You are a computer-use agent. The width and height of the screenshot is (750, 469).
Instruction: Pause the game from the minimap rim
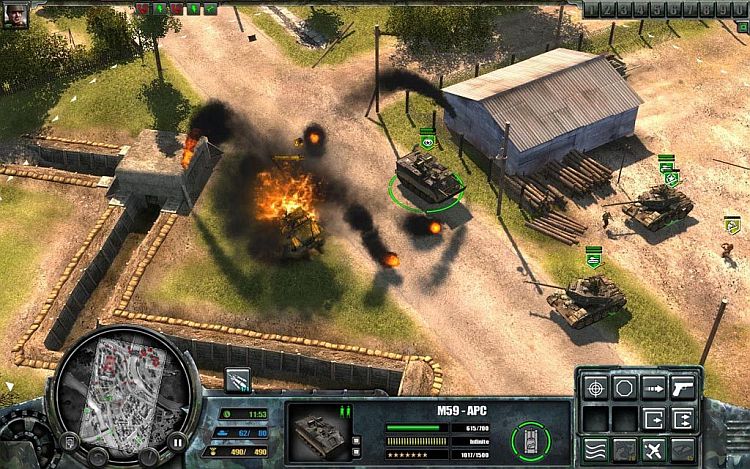[x=177, y=440]
